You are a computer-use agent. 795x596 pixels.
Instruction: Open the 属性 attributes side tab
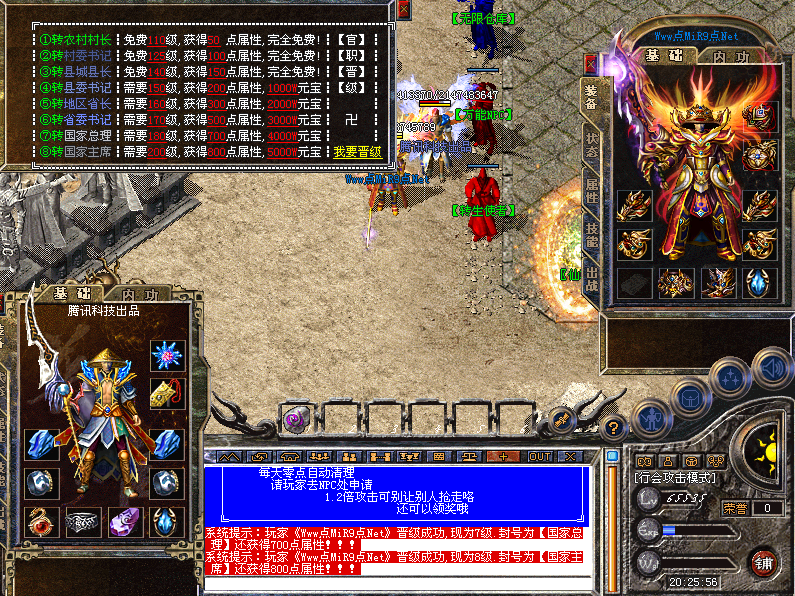tap(592, 190)
